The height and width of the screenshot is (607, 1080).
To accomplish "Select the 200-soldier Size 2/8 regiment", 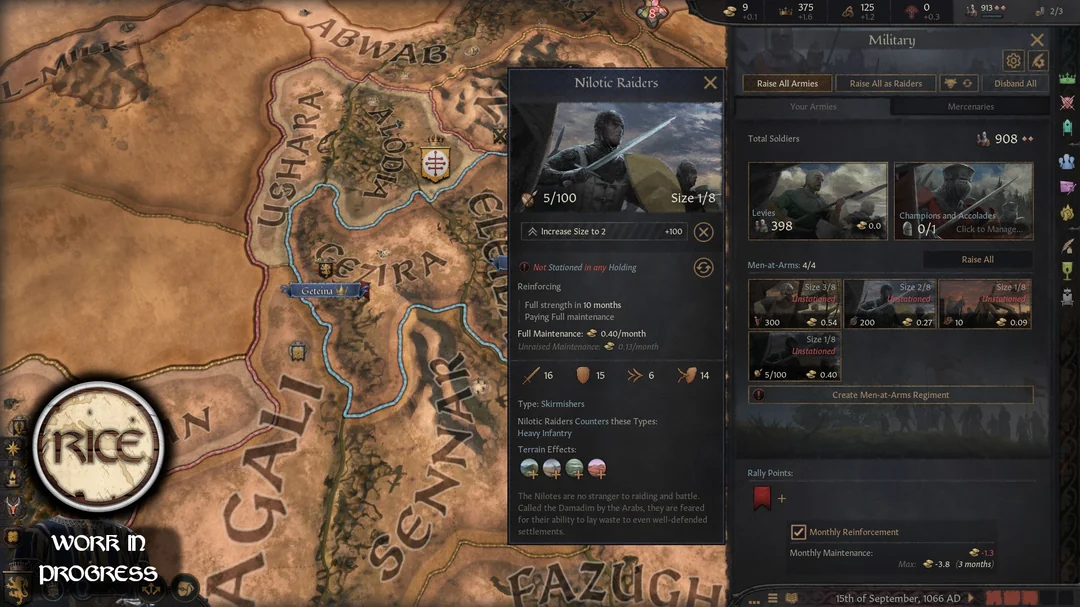I will [x=889, y=304].
